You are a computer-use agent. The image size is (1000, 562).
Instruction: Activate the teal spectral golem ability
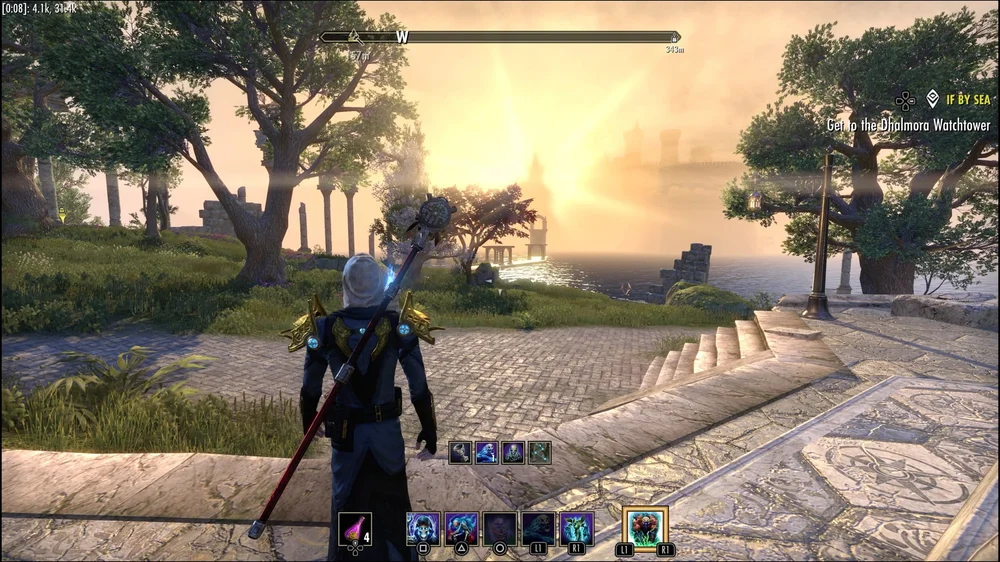coord(577,528)
